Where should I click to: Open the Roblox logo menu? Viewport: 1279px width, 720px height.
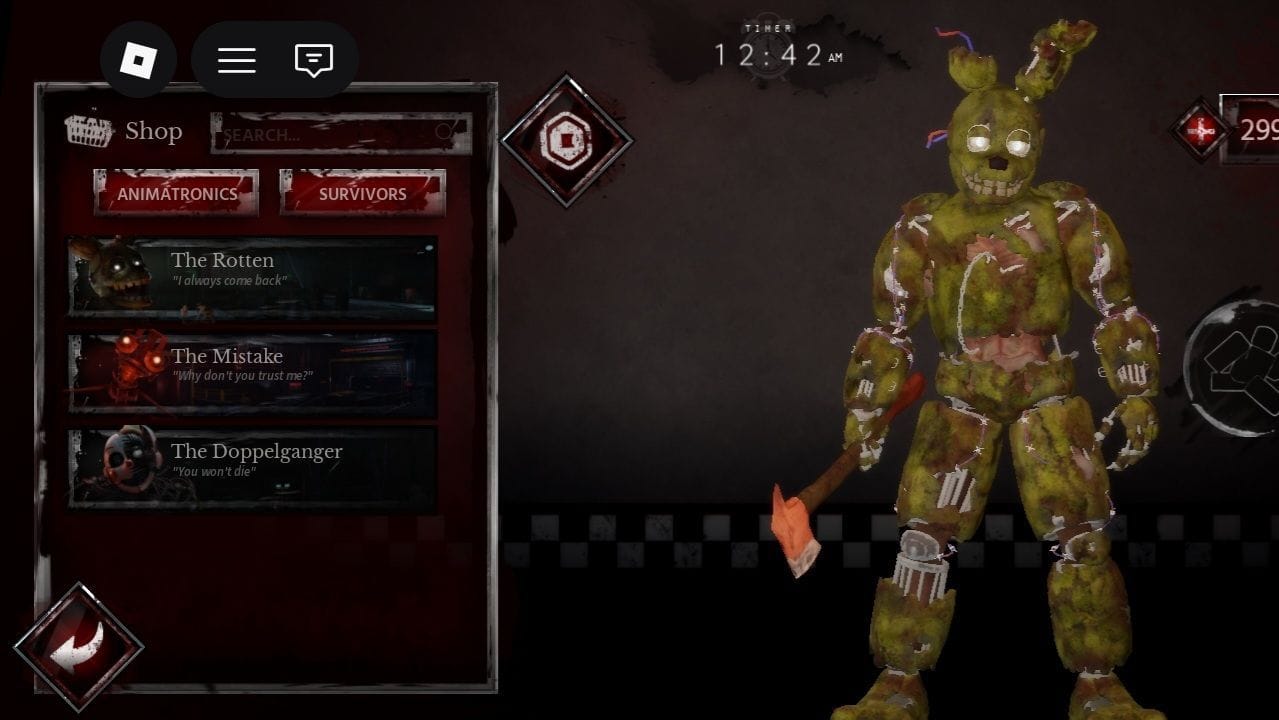138,60
